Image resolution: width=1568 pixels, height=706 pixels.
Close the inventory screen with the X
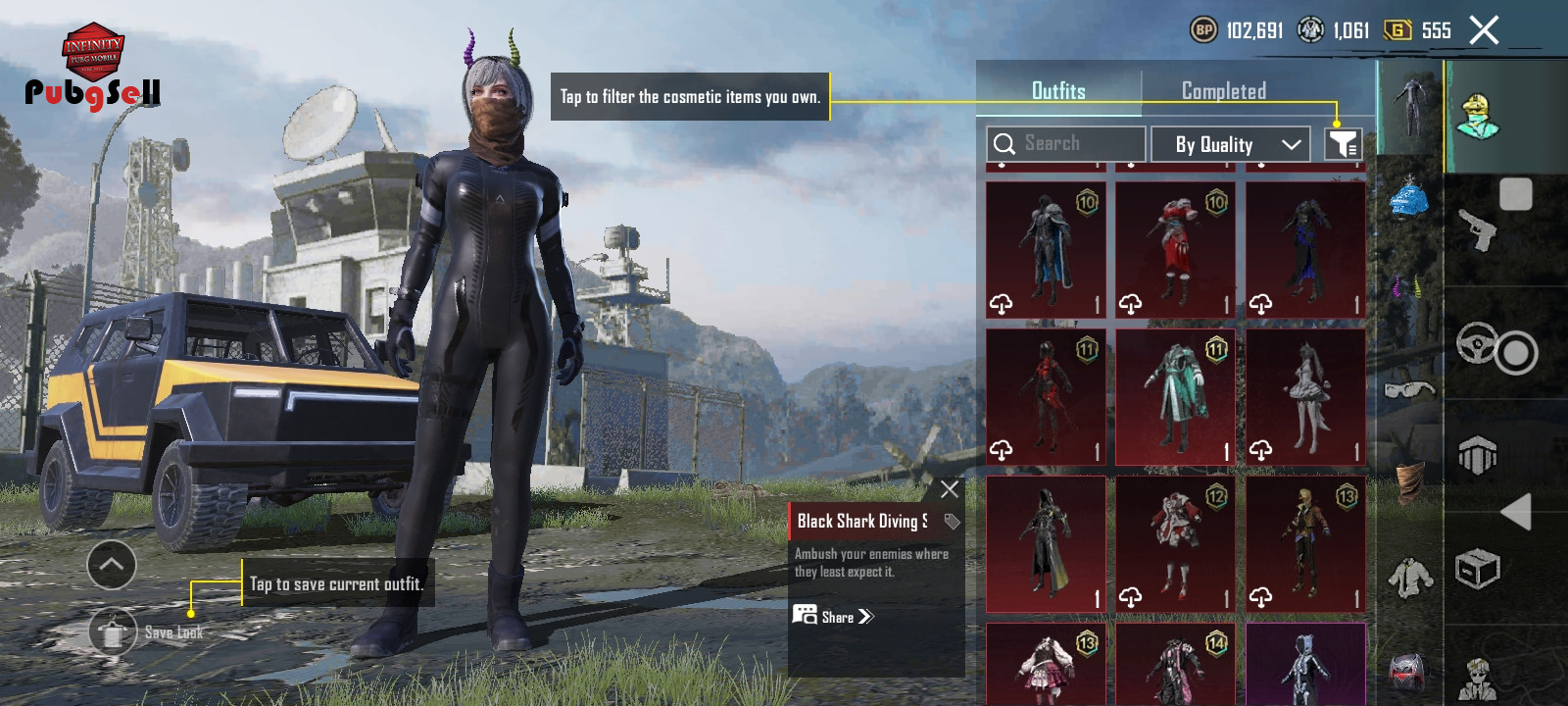point(1484,30)
